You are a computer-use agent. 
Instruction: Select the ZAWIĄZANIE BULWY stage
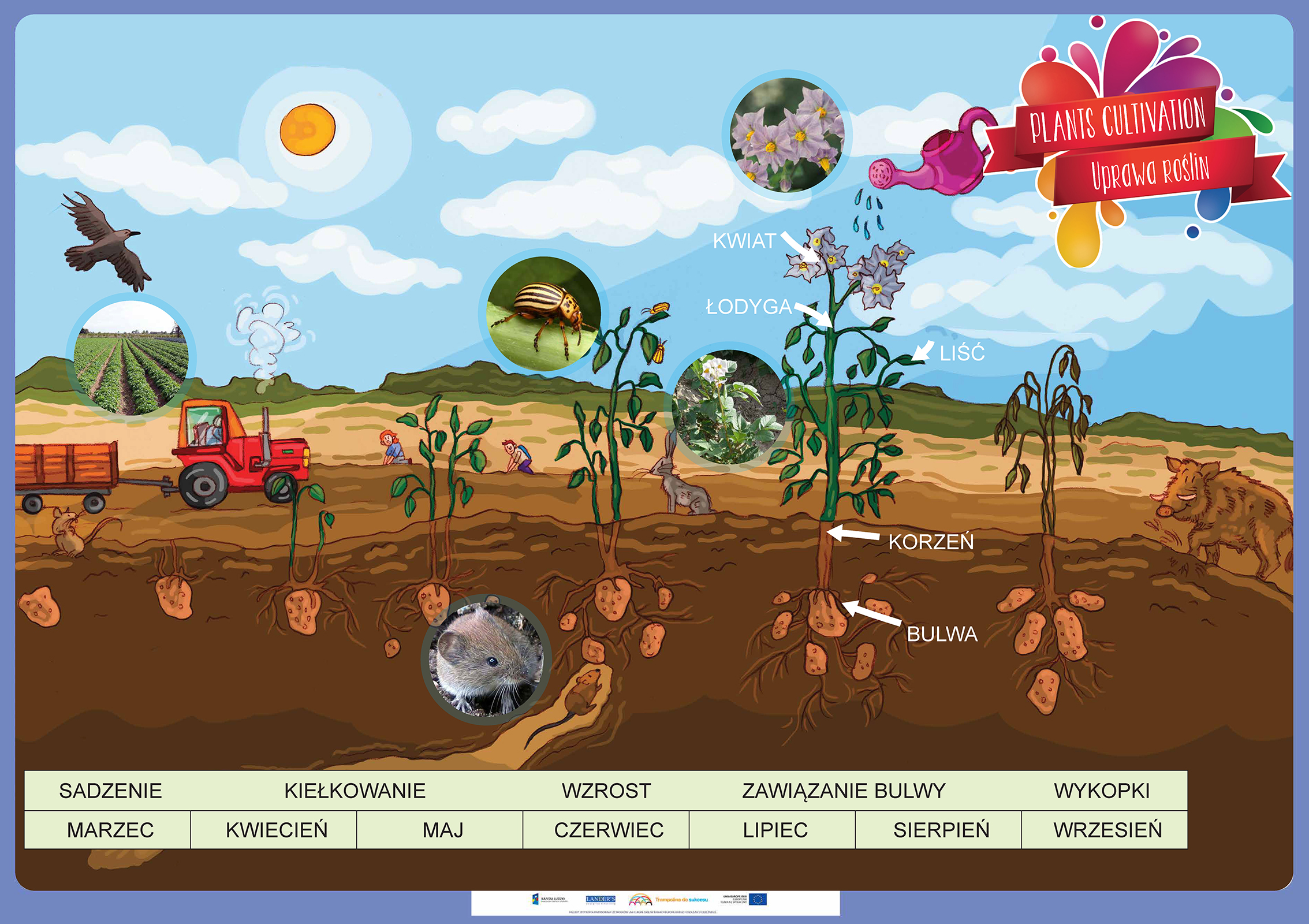pos(844,791)
